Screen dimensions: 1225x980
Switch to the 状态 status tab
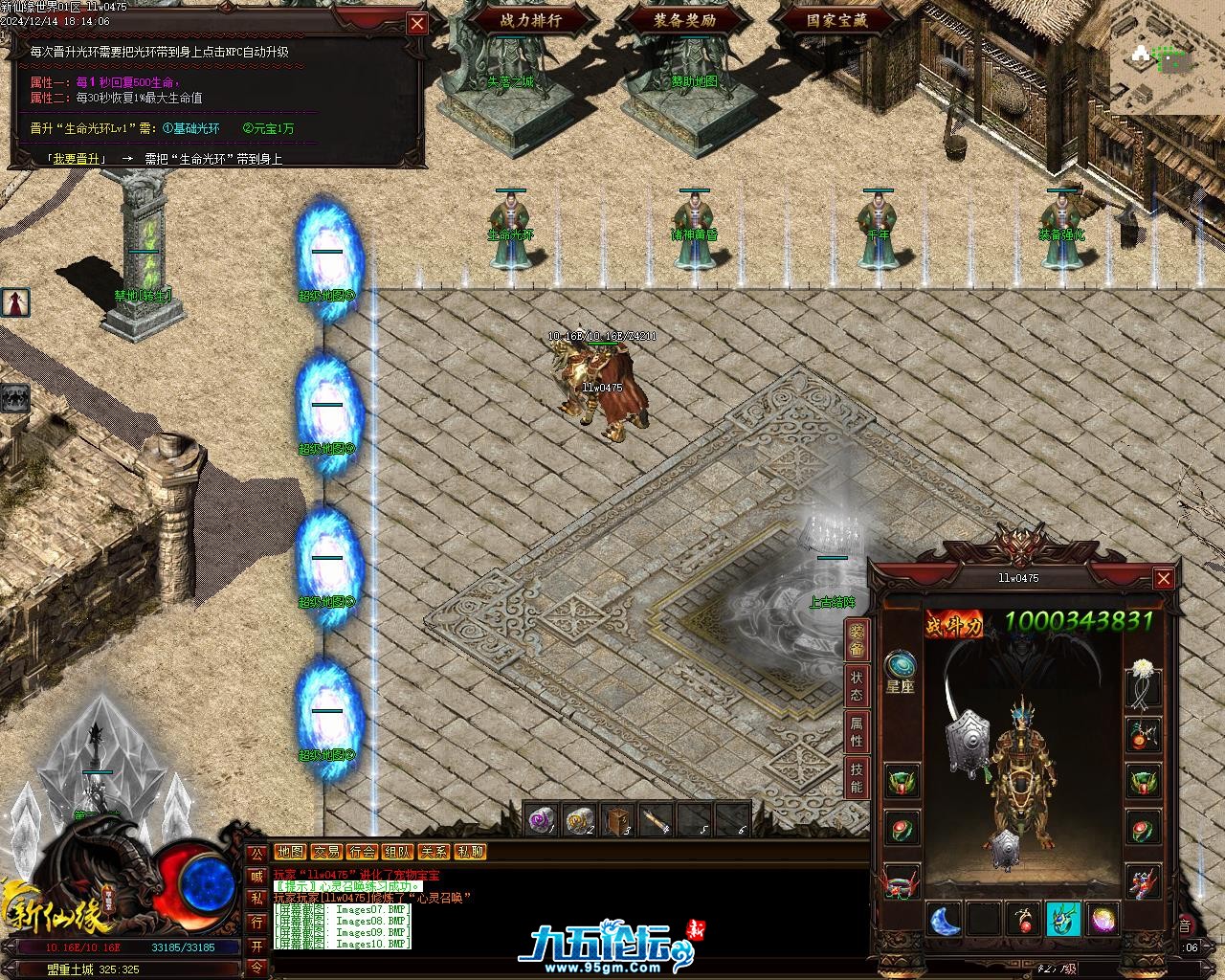click(857, 685)
